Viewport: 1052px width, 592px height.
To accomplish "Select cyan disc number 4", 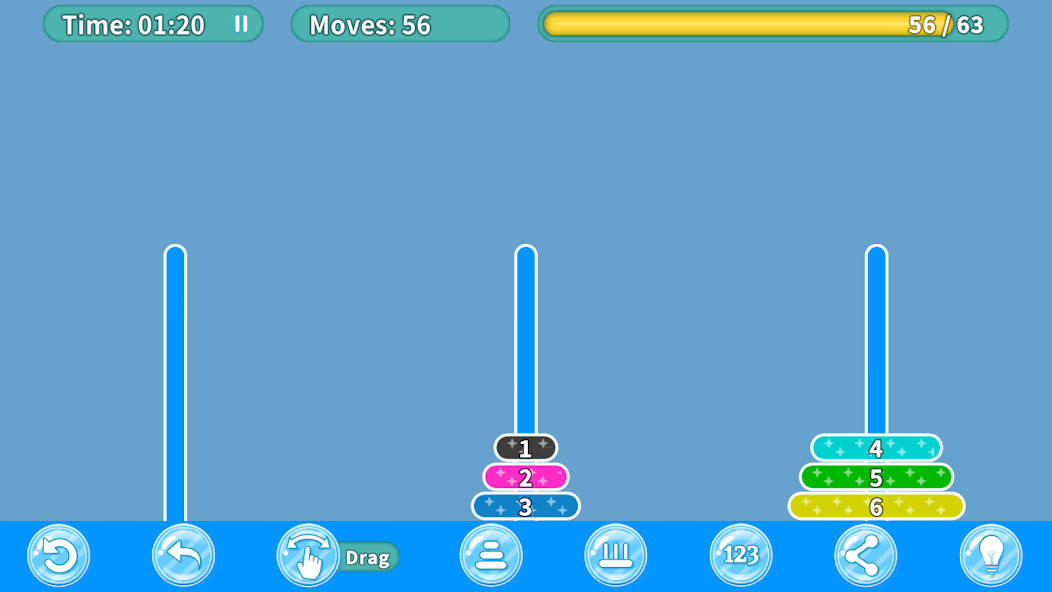I will (x=876, y=448).
